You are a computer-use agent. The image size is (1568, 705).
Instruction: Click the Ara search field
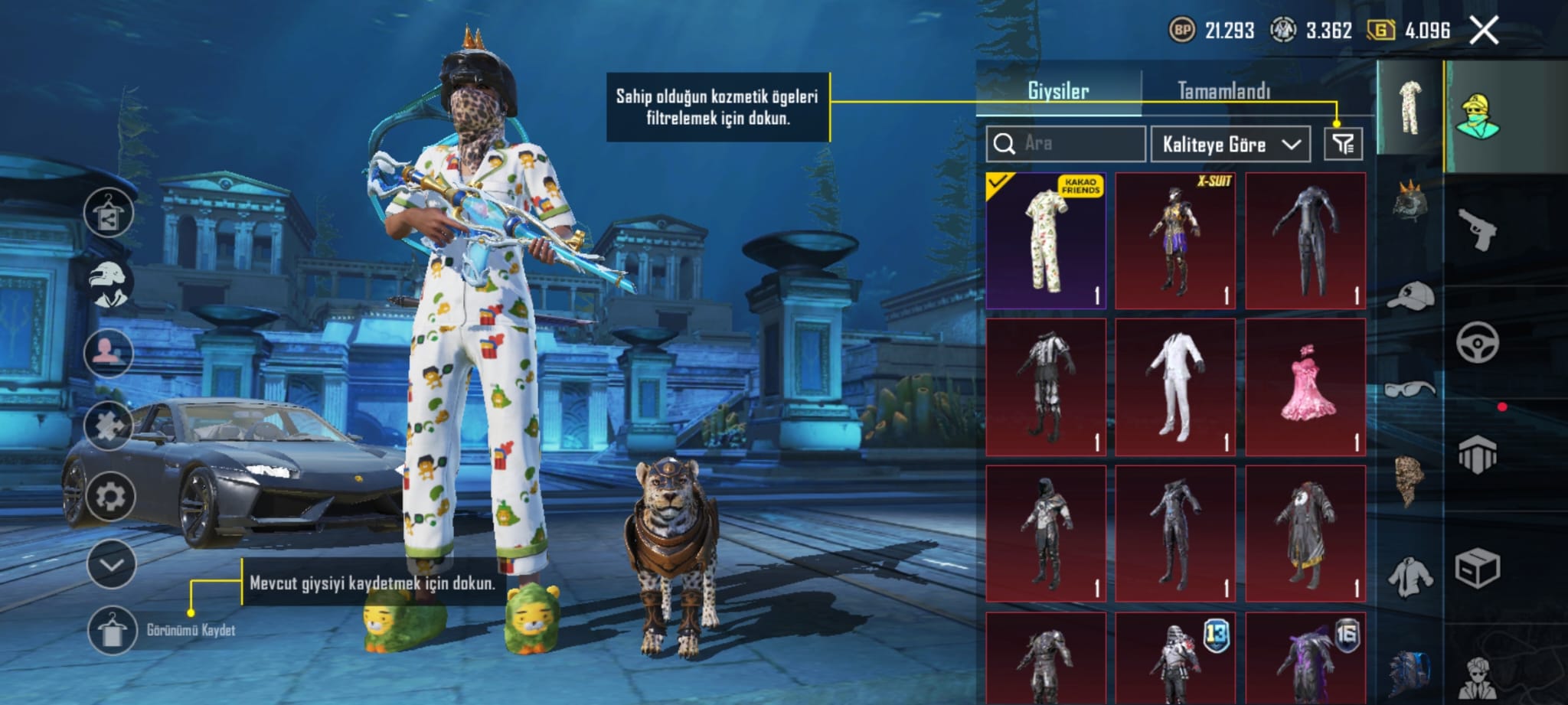tap(1066, 144)
